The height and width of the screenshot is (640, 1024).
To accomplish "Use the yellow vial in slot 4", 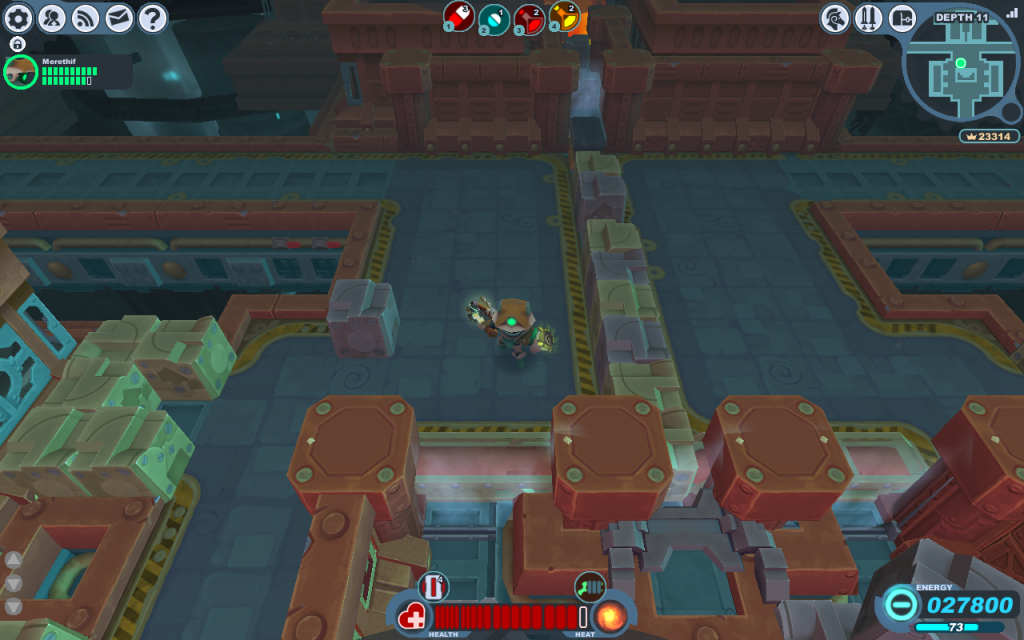I will coord(564,18).
